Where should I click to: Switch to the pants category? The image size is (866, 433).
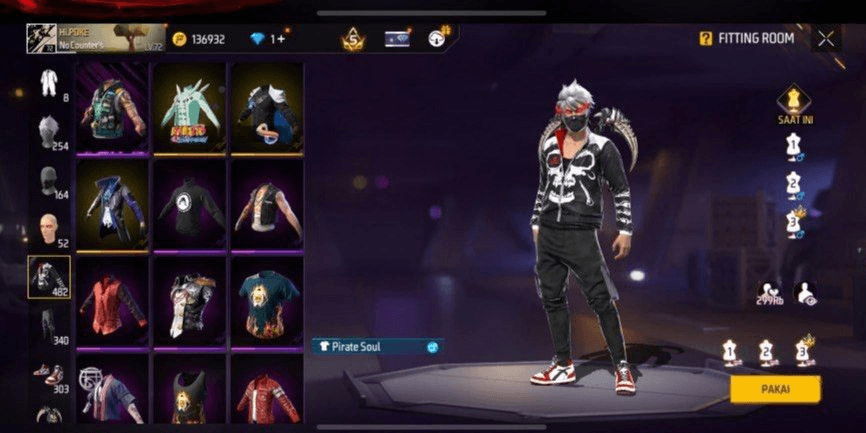click(48, 324)
